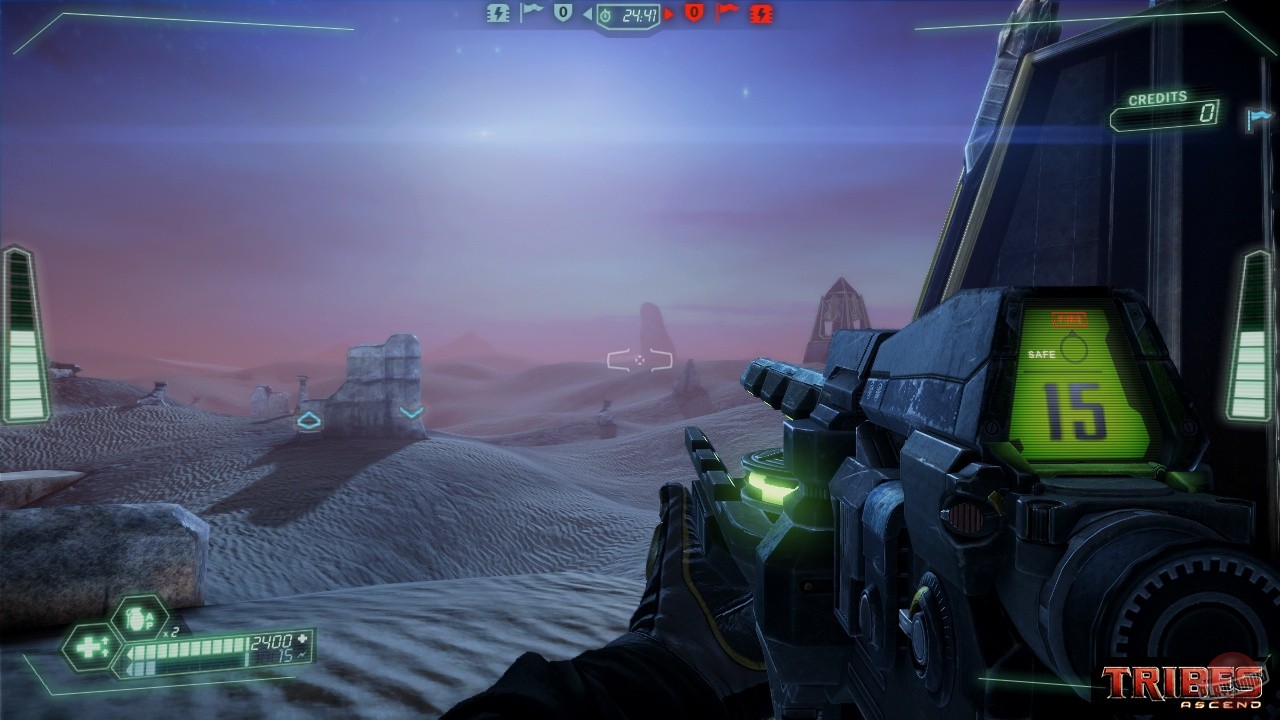The image size is (1280, 720).
Task: Expand the left arrow beside the timer
Action: (589, 15)
